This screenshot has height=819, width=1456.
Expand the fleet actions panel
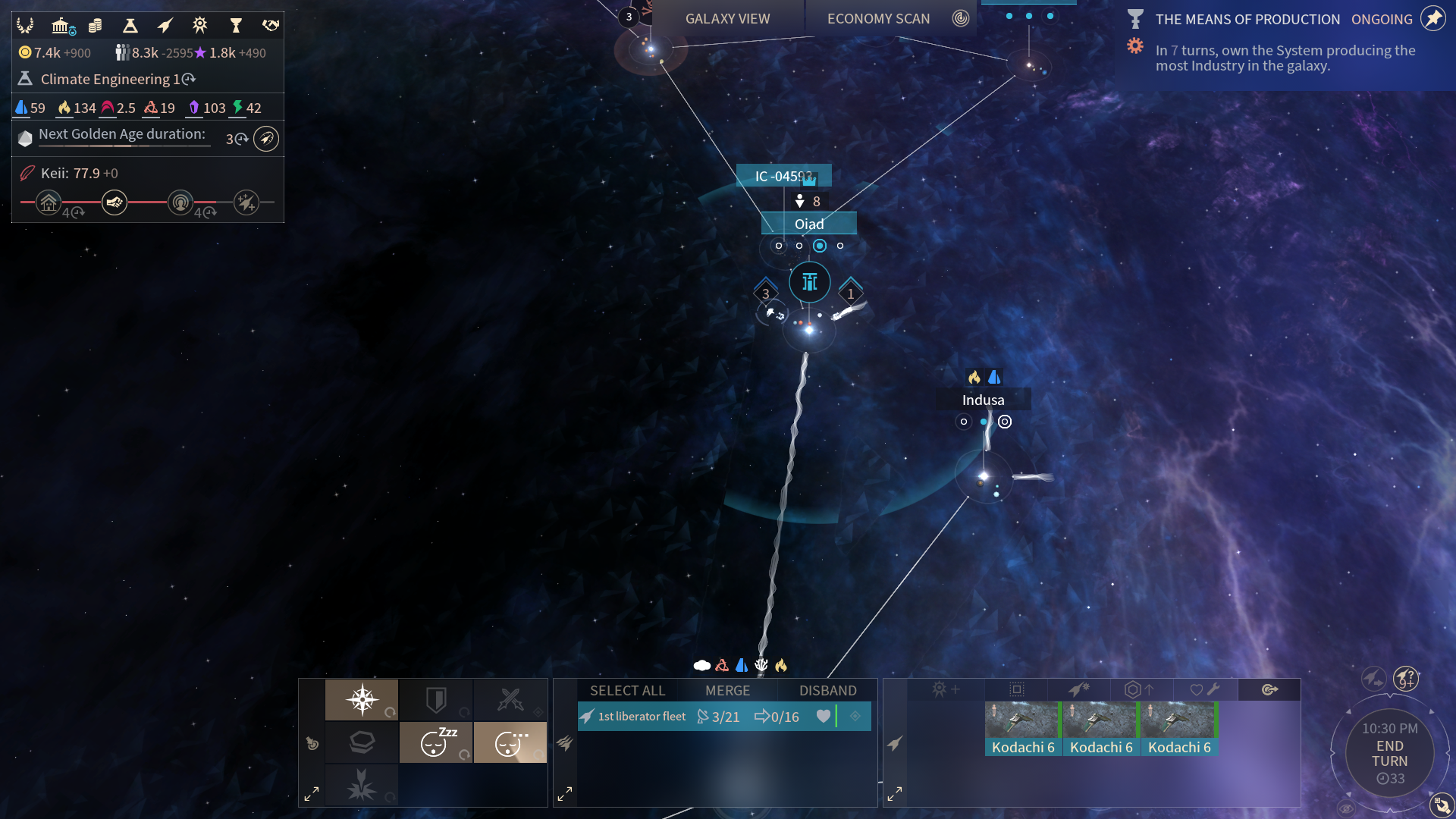point(312,794)
